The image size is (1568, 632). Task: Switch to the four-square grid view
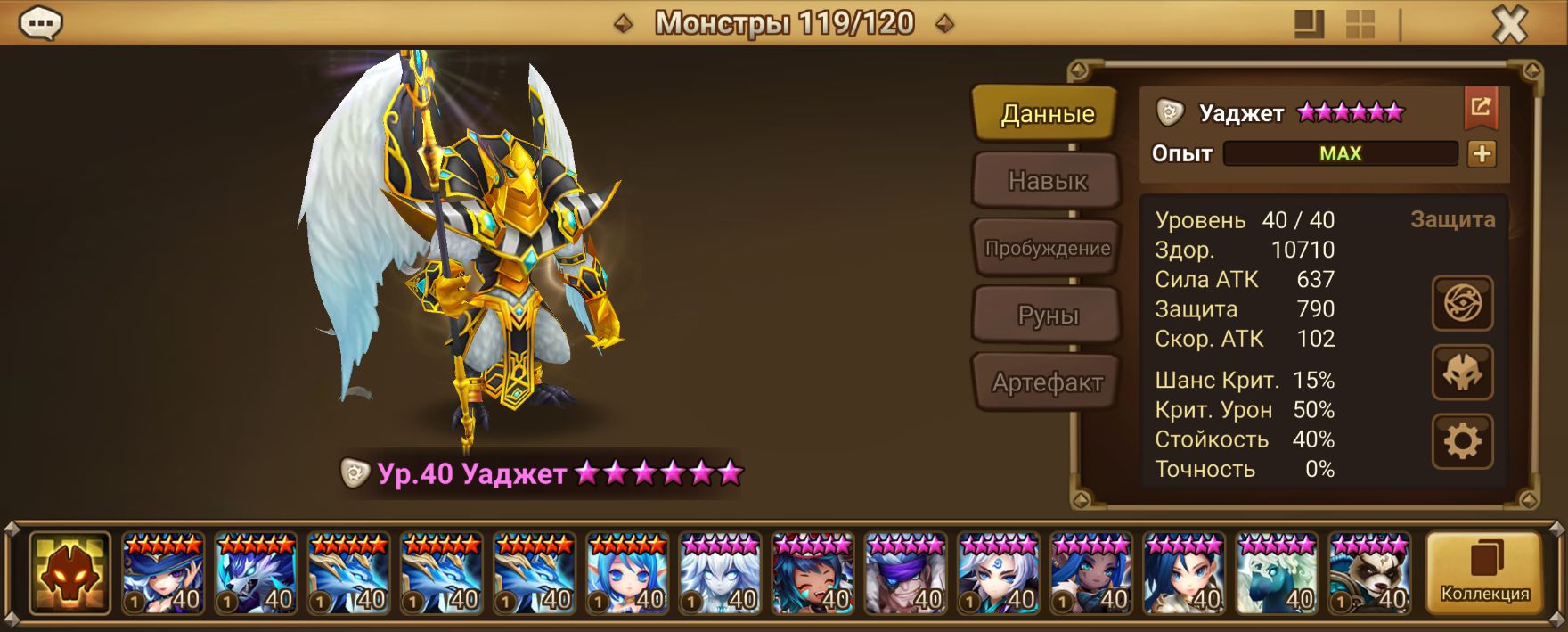(1360, 25)
